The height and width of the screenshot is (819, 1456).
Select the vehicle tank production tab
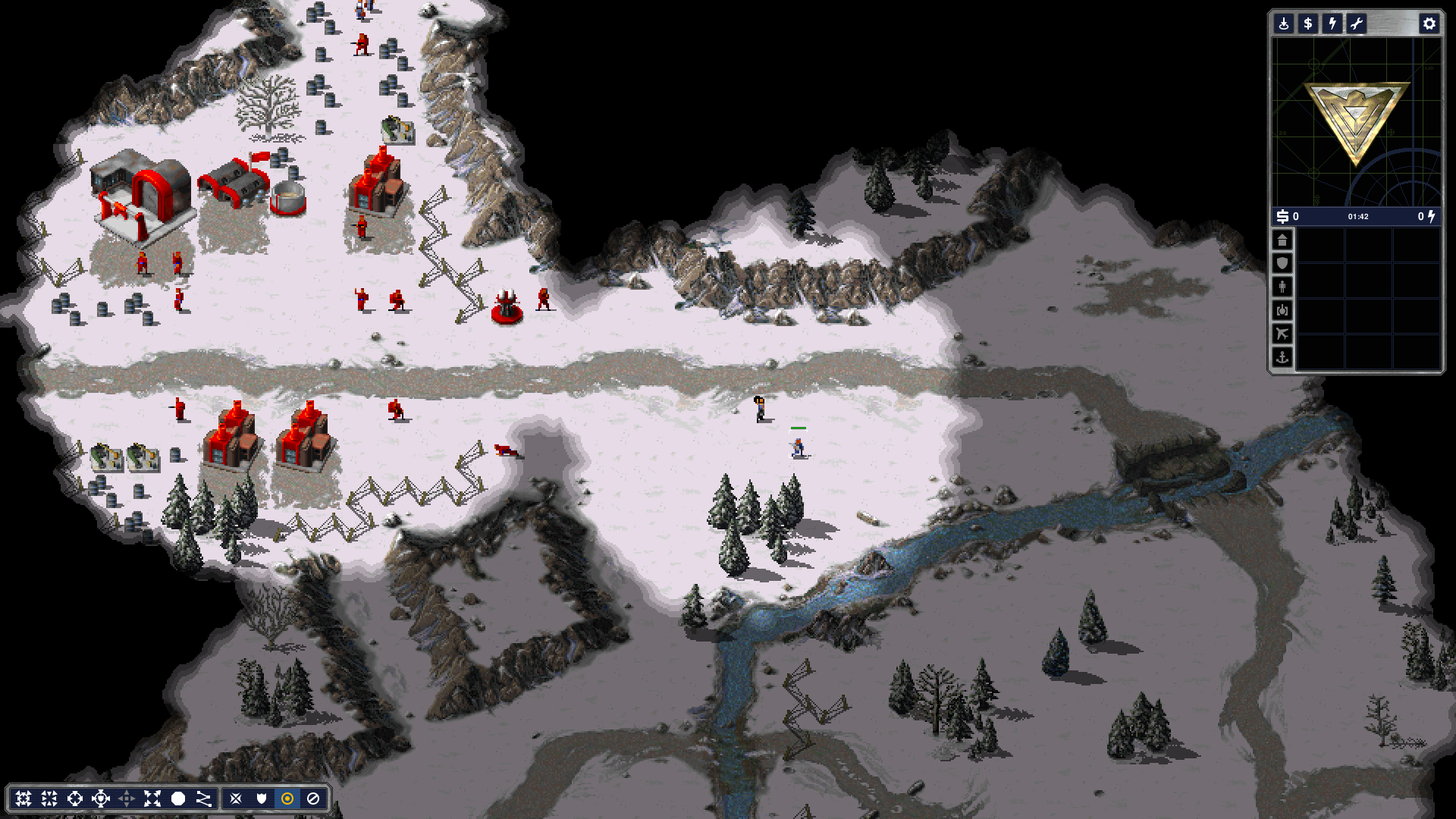point(1282,311)
